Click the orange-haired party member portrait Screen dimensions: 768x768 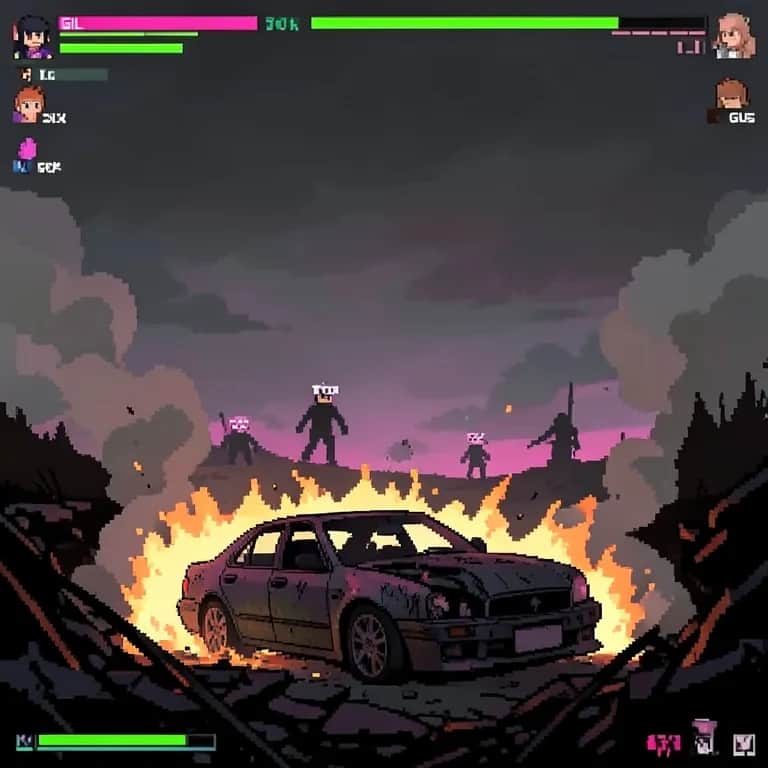coord(29,103)
